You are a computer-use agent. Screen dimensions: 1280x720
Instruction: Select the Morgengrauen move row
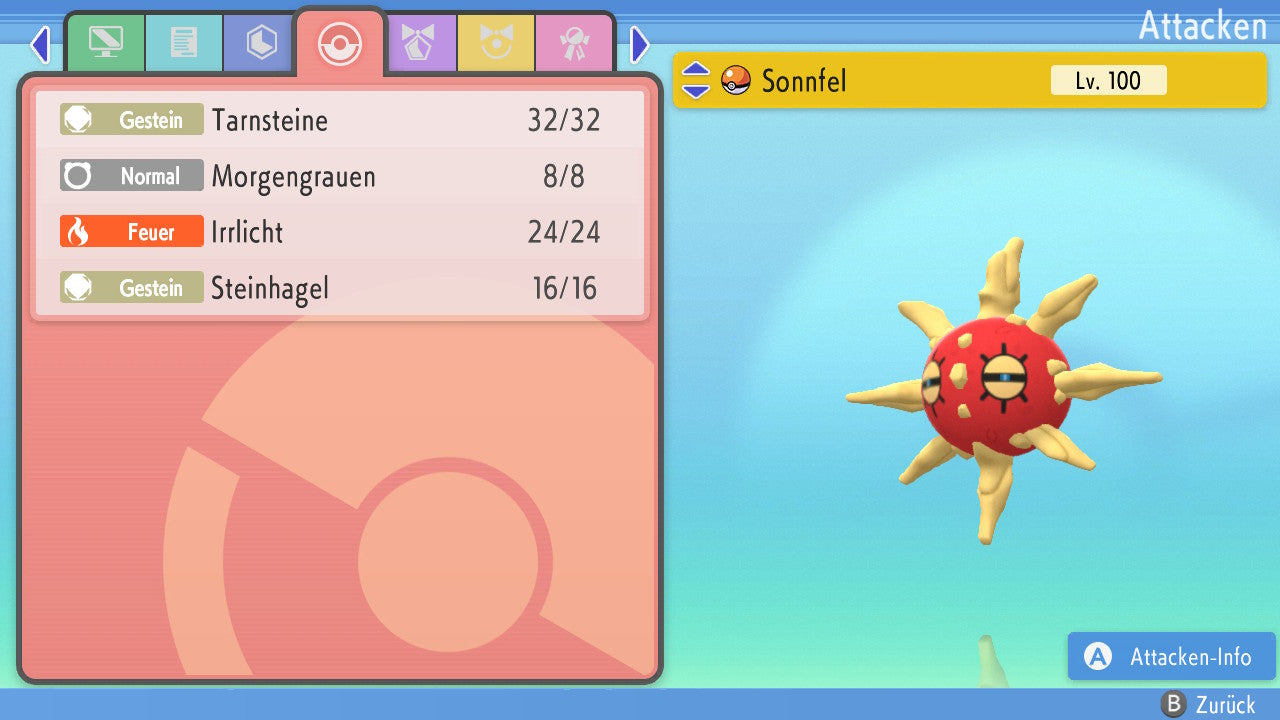pyautogui.click(x=340, y=177)
